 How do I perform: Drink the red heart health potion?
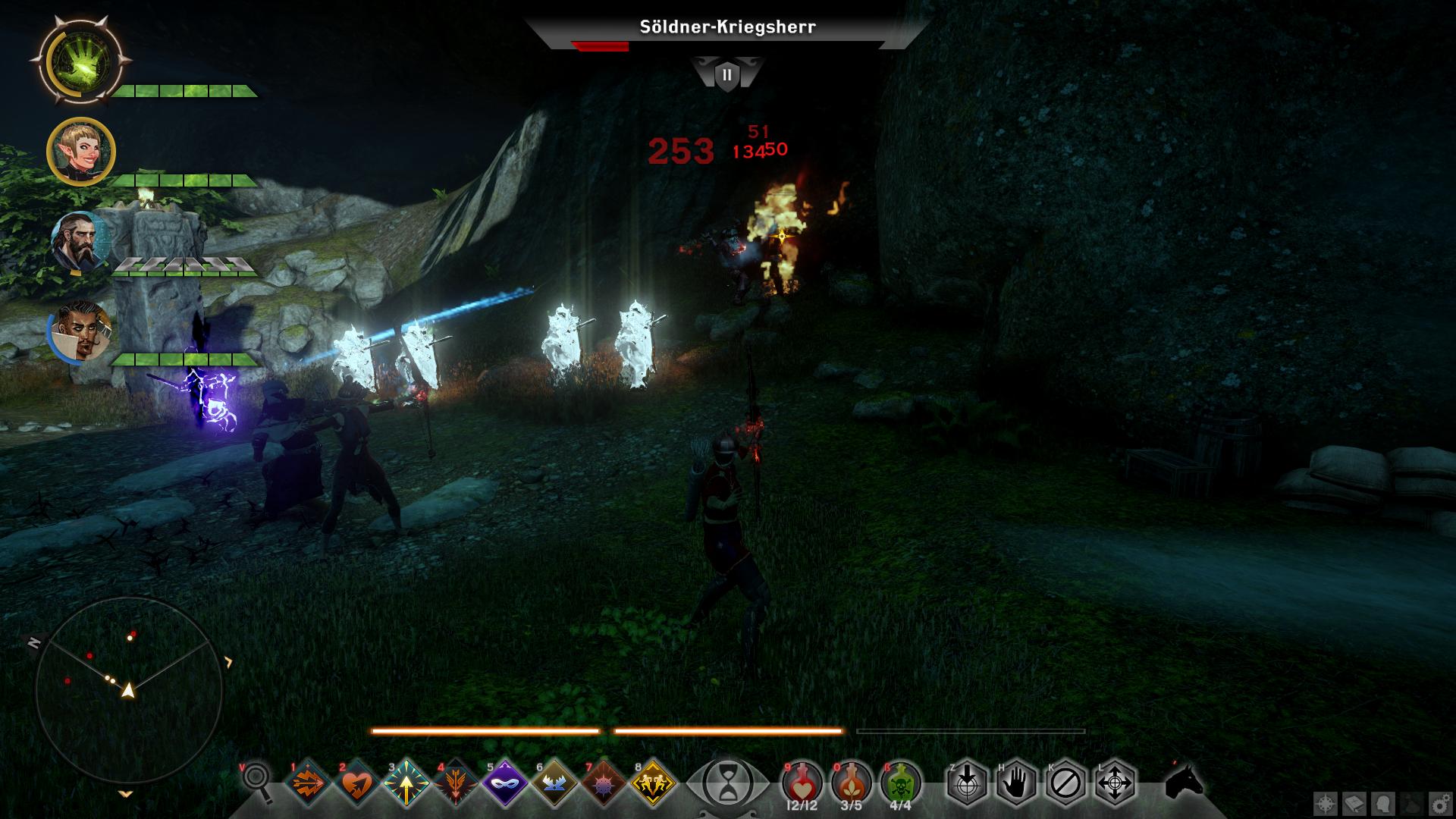pos(802,781)
